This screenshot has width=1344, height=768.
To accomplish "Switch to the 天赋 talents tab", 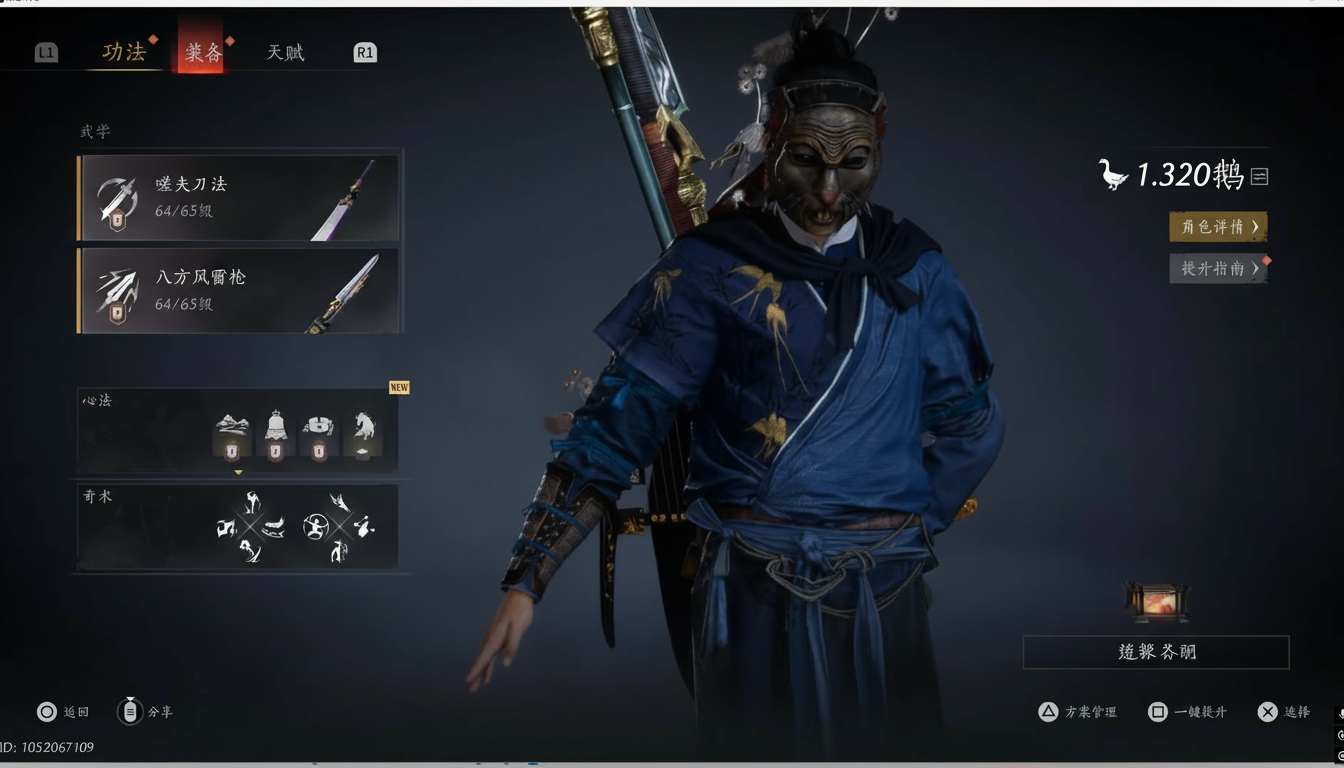I will point(285,52).
